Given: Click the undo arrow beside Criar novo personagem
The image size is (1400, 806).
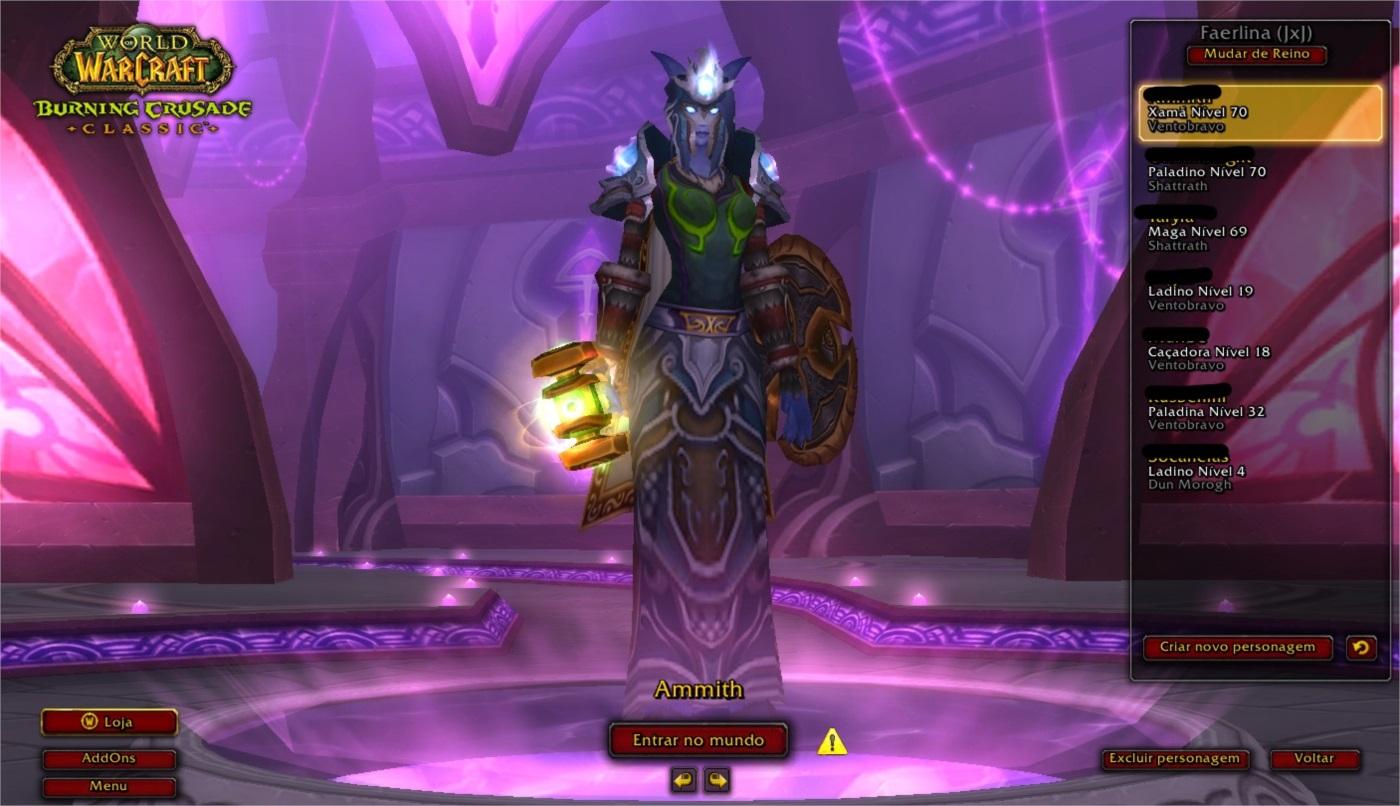Looking at the screenshot, I should coord(1361,648).
